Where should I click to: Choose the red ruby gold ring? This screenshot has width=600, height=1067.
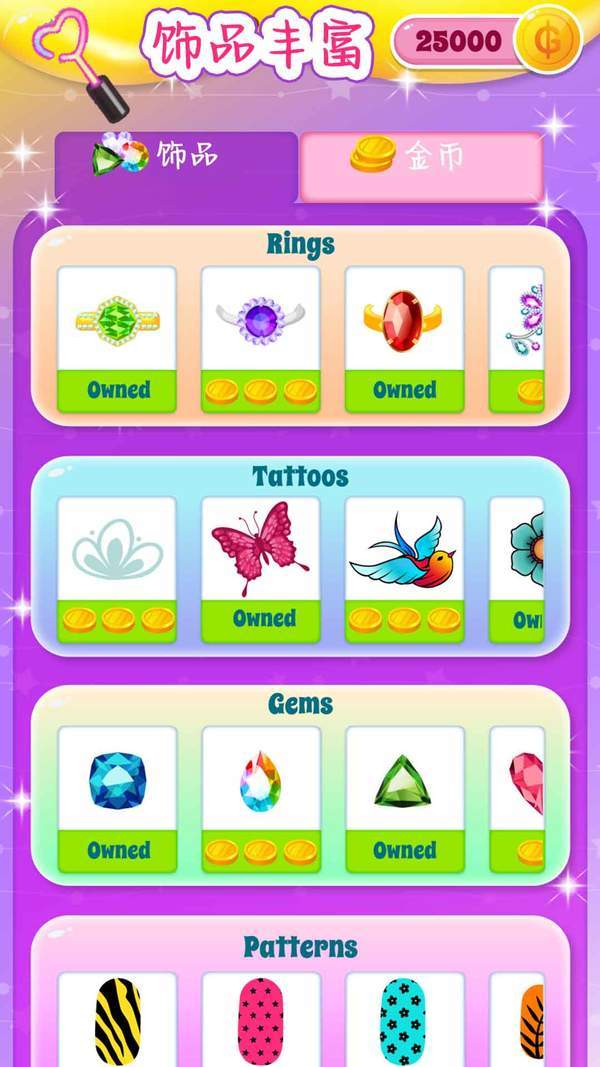pyautogui.click(x=404, y=338)
